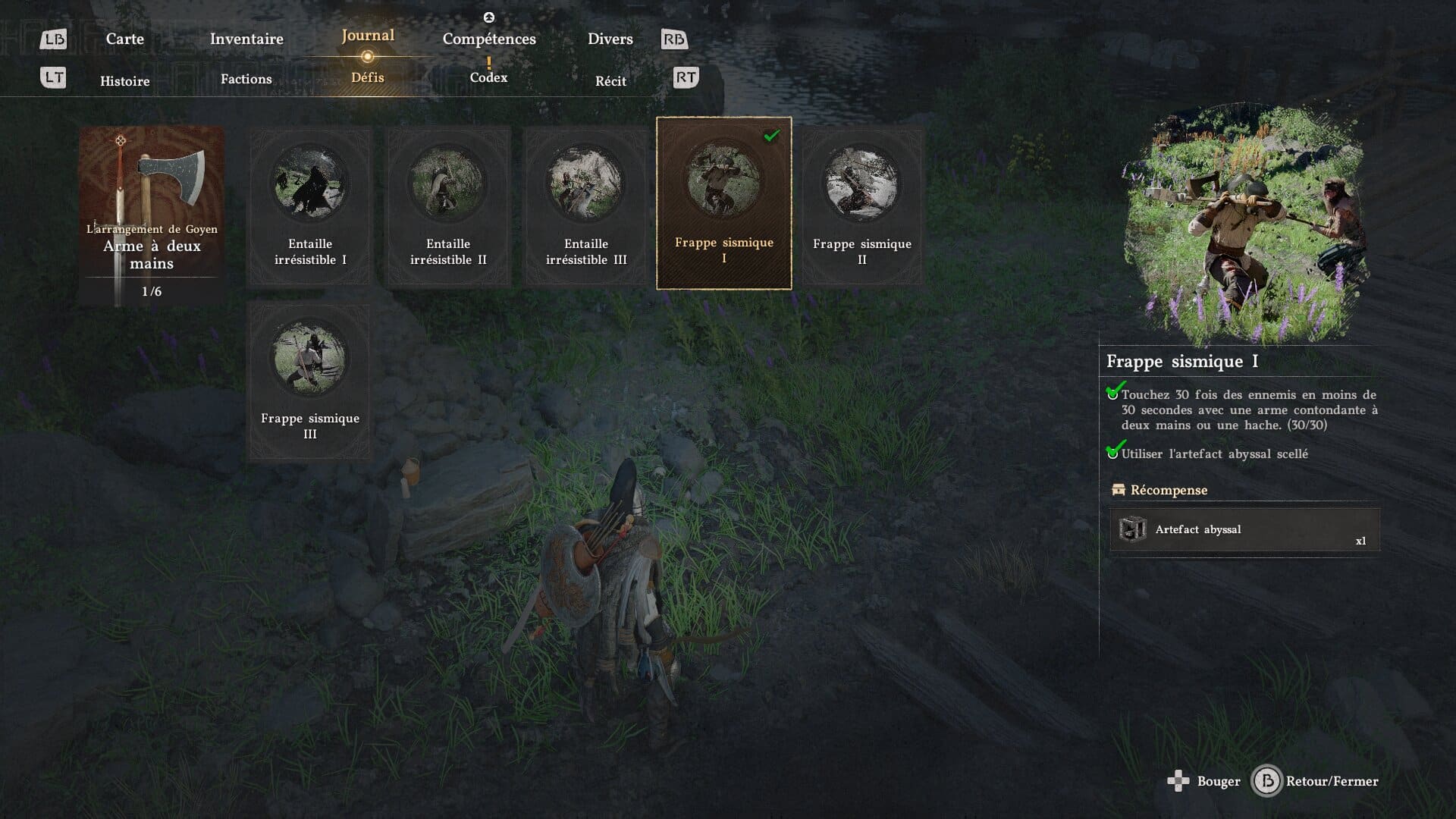Open the Entaille irrésistible II challenge
This screenshot has height=819, width=1456.
click(x=448, y=206)
